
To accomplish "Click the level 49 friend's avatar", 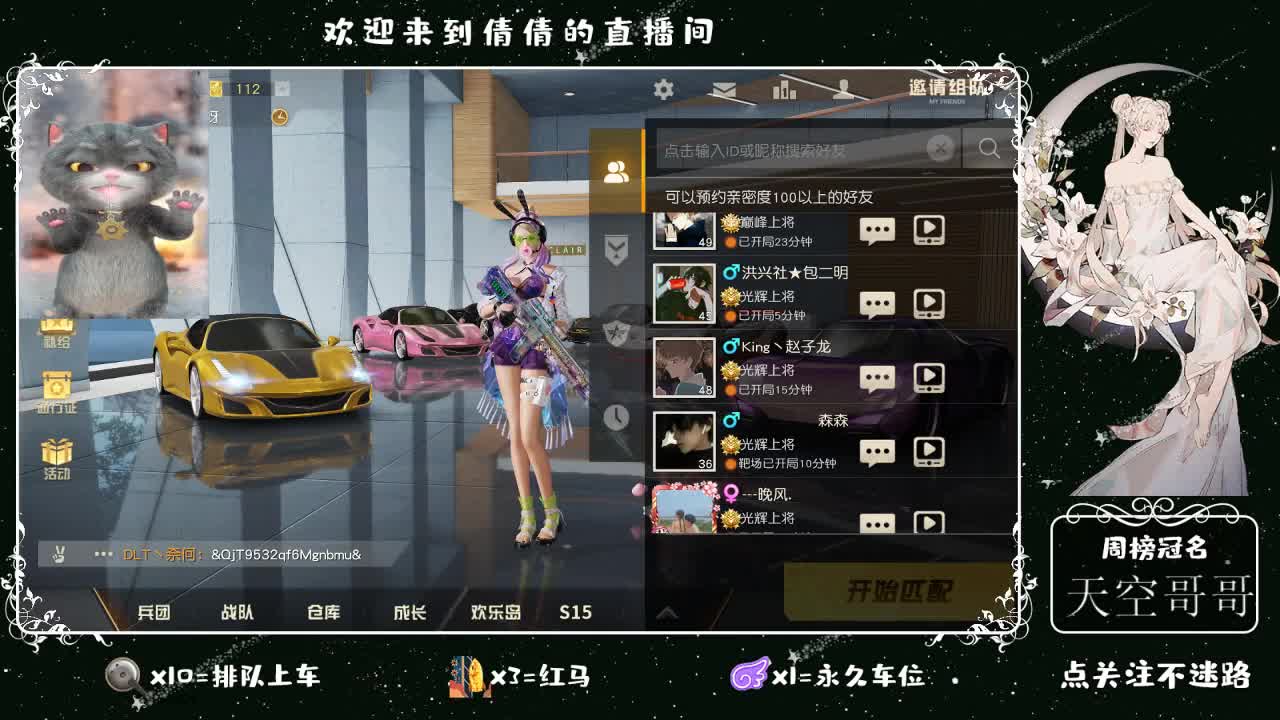I will (x=683, y=230).
